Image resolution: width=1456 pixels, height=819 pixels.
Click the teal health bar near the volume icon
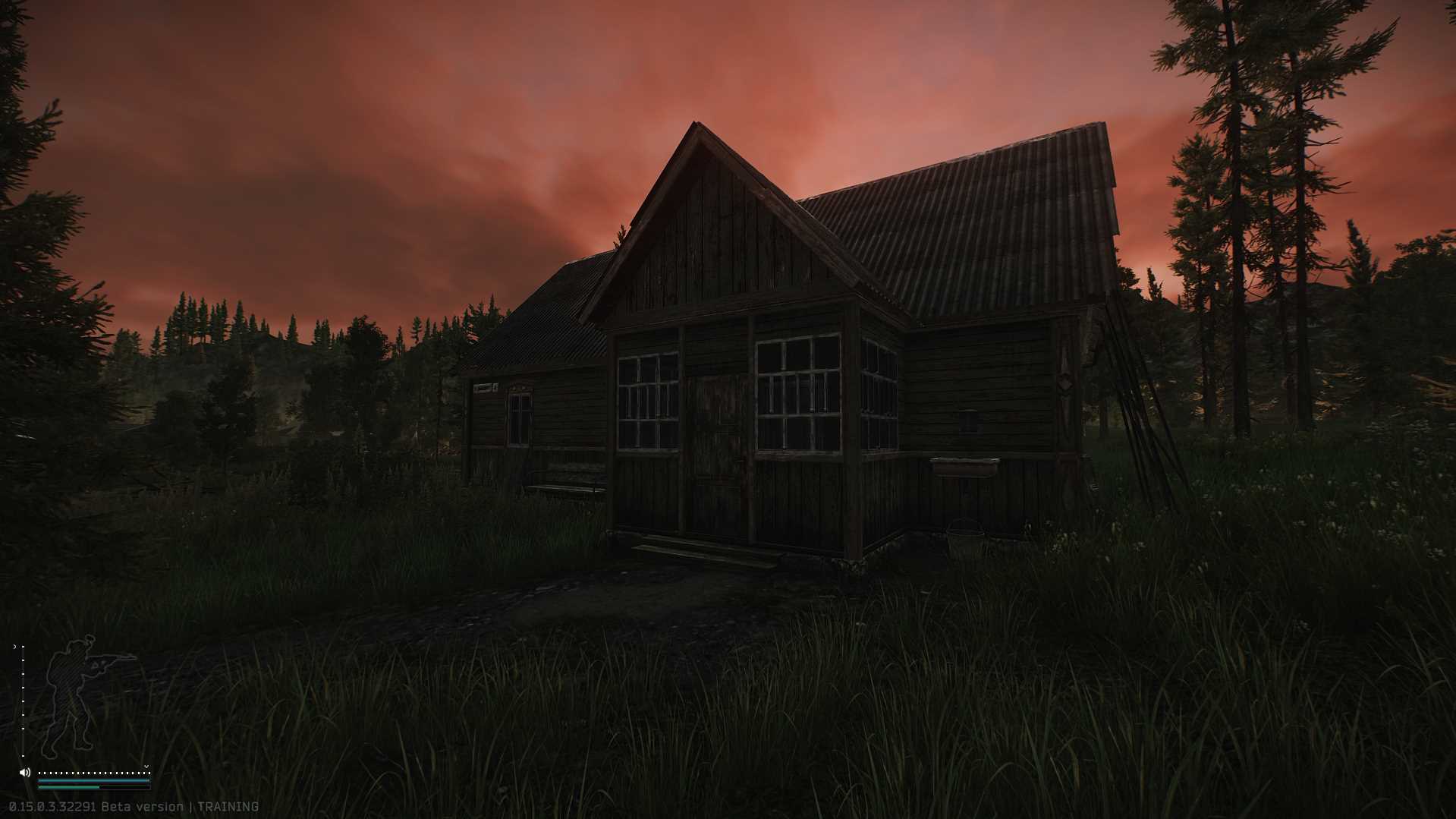[x=93, y=780]
